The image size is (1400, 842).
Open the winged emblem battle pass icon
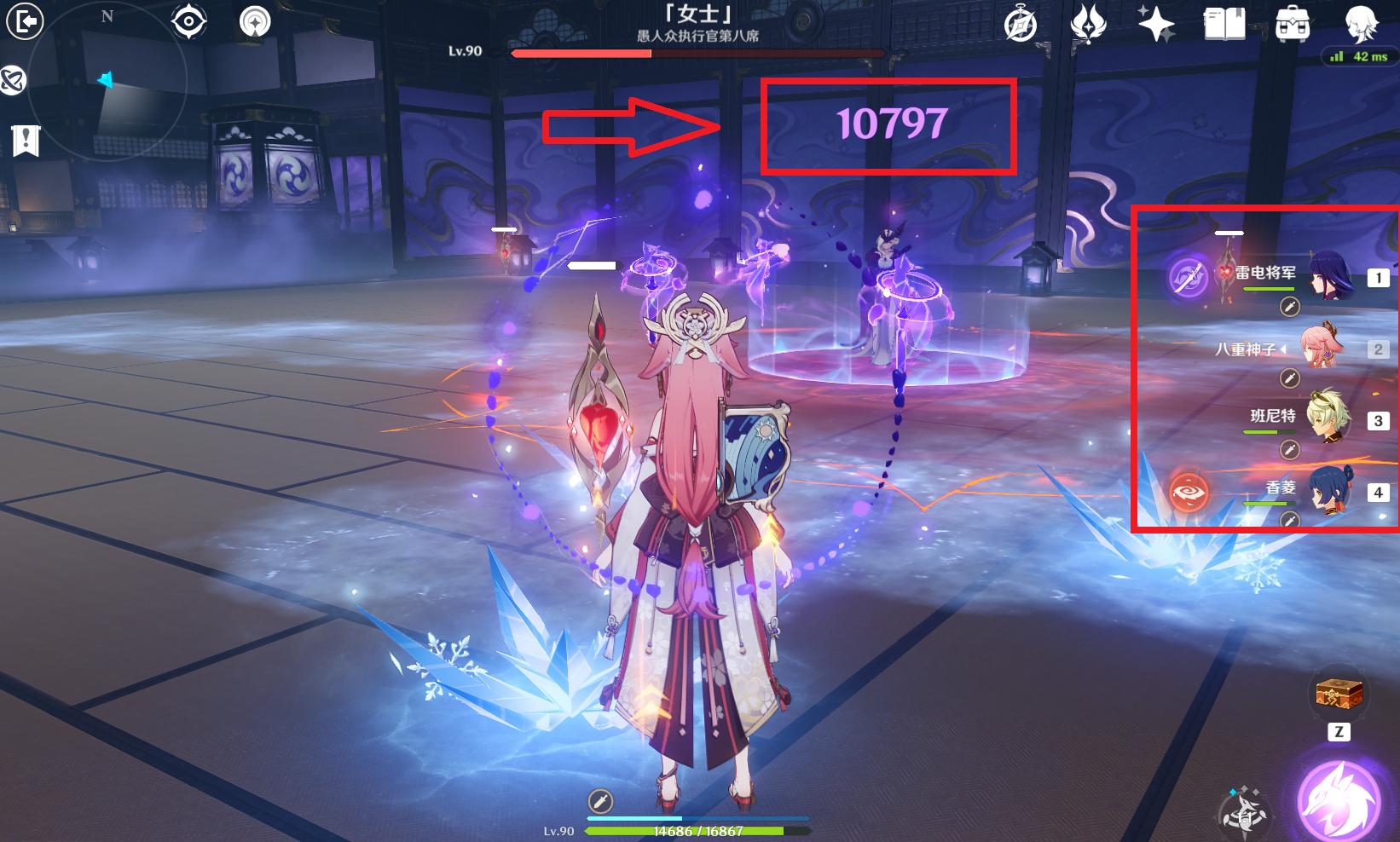tap(1088, 23)
